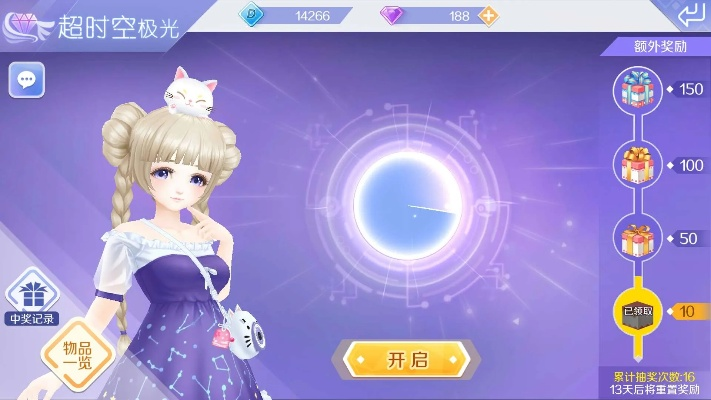Image resolution: width=711 pixels, height=400 pixels.
Task: Select the 50-draw bonus gift box
Action: coord(635,238)
